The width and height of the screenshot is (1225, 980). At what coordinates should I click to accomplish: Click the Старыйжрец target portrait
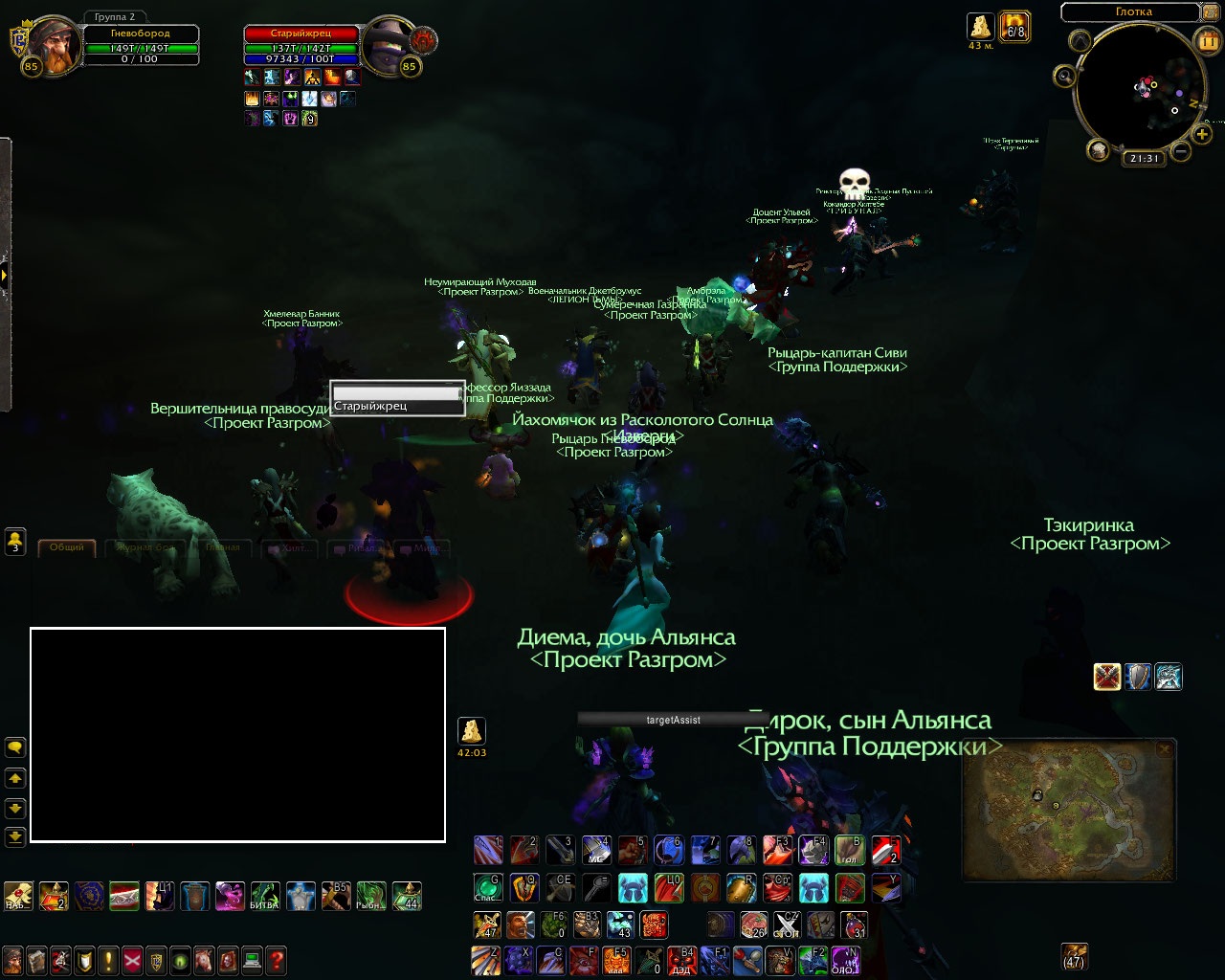click(391, 43)
